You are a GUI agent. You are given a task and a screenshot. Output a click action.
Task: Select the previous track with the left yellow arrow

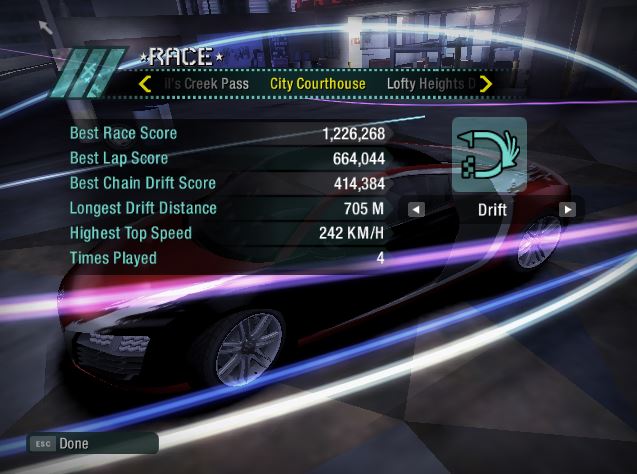pos(146,84)
